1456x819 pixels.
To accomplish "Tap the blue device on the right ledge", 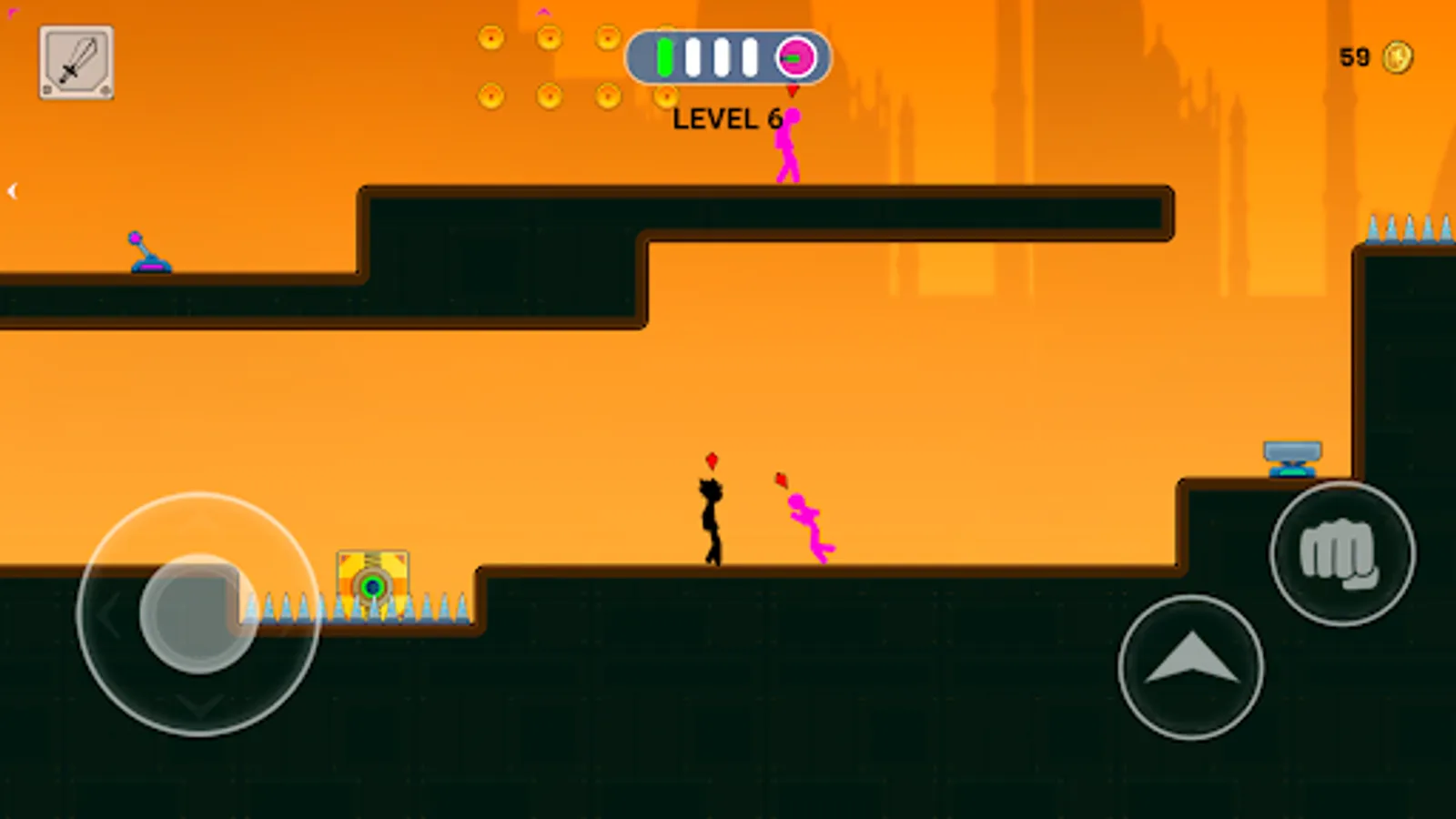I will (x=1292, y=458).
